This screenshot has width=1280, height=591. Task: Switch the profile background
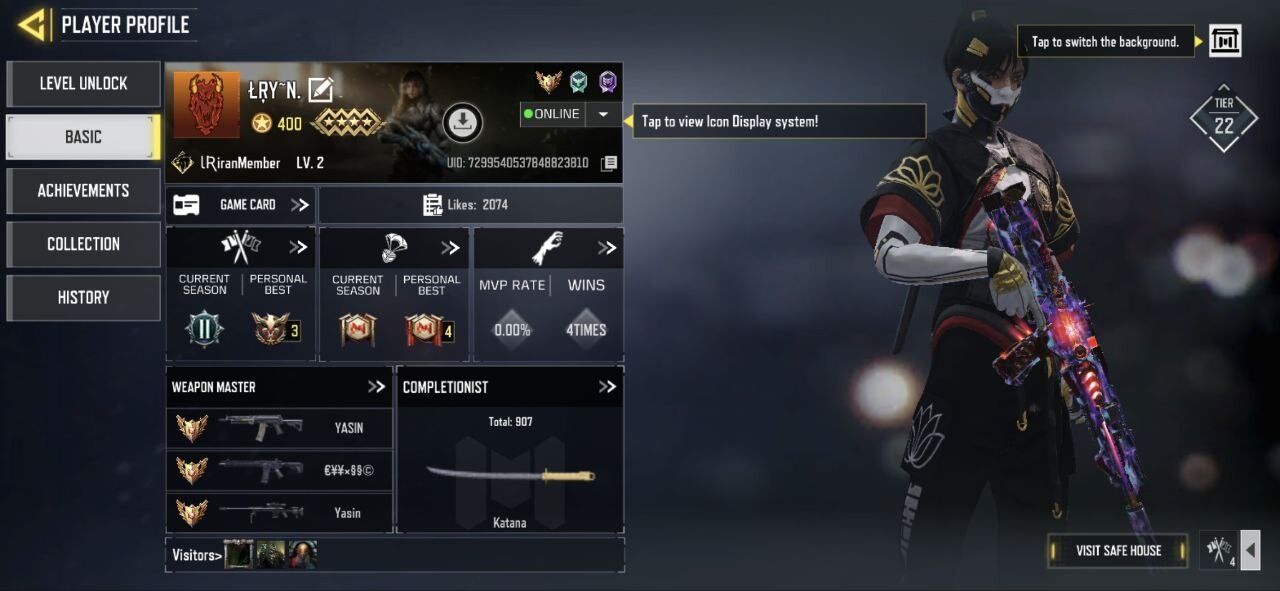1225,41
